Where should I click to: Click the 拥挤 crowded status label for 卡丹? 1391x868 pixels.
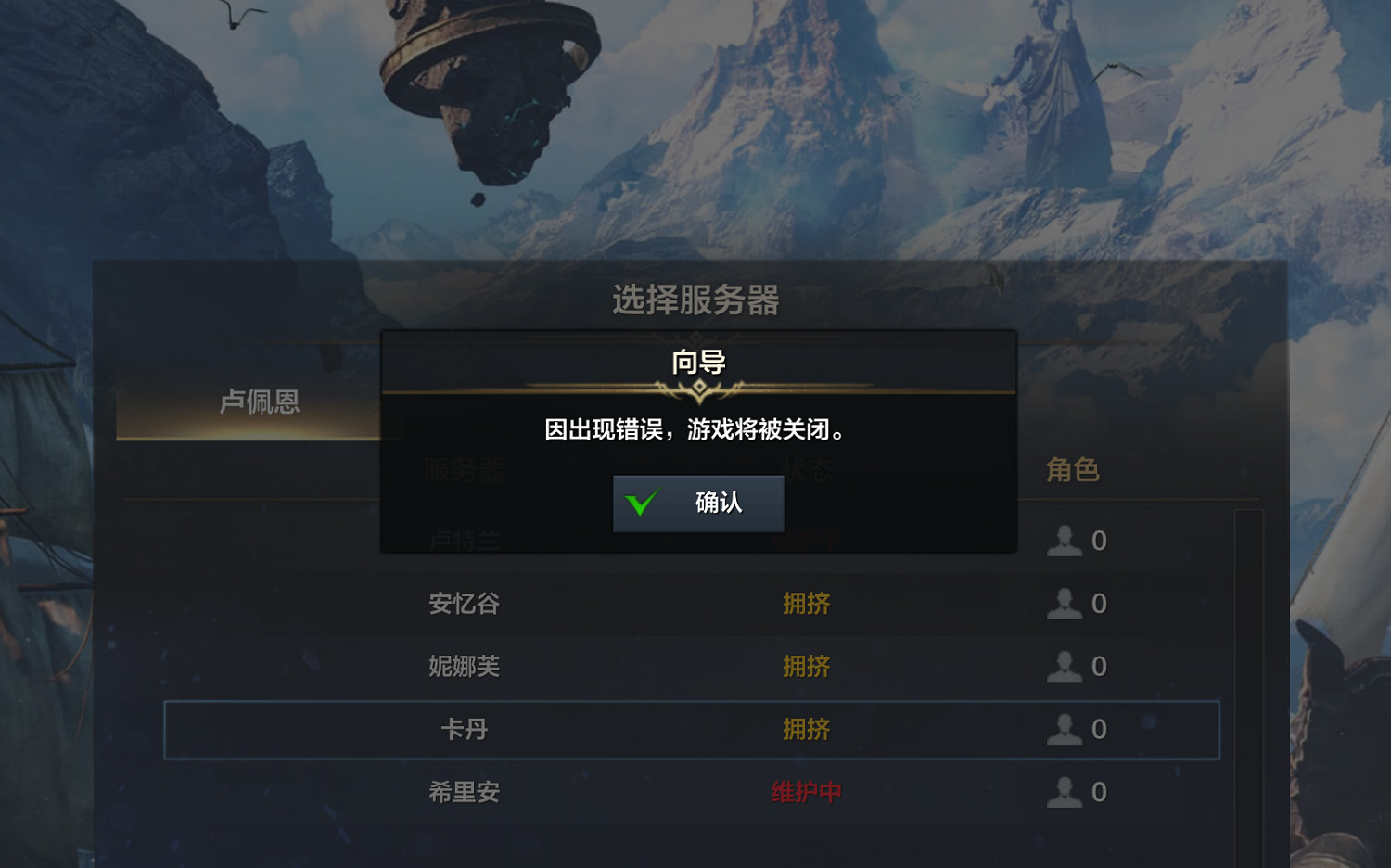click(x=806, y=730)
